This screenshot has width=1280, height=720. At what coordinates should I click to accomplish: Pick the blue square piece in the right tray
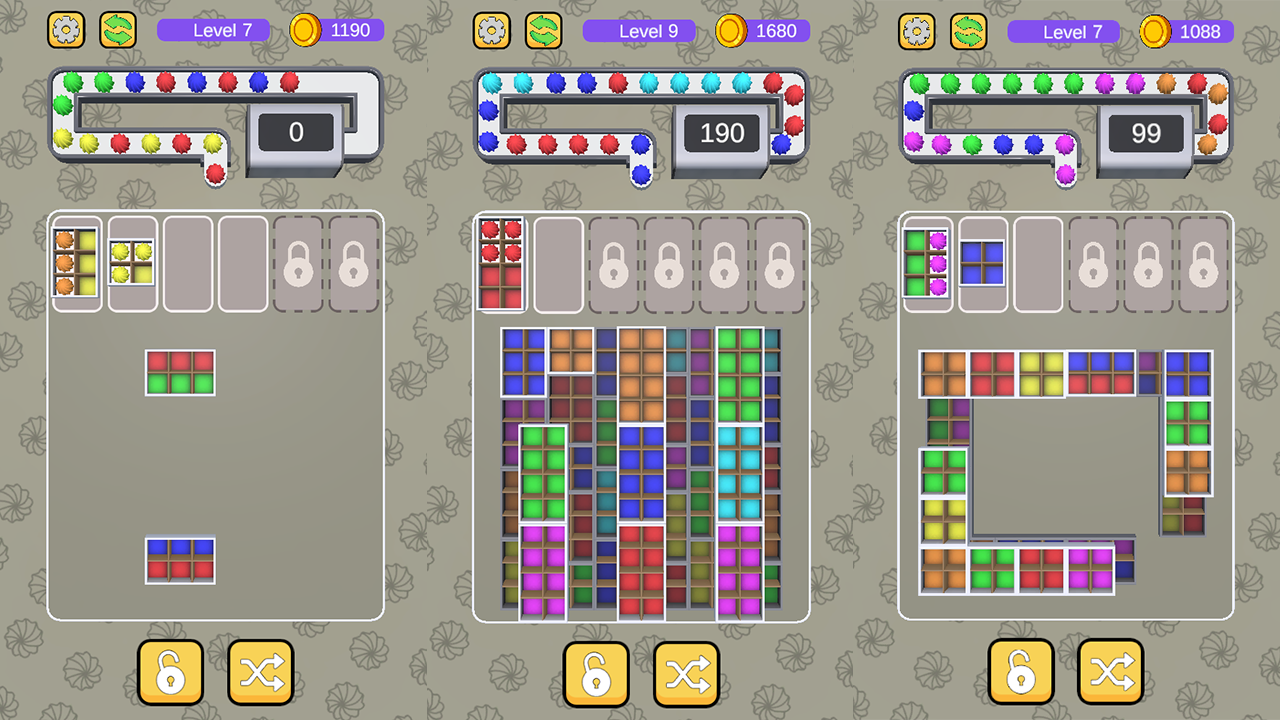983,262
